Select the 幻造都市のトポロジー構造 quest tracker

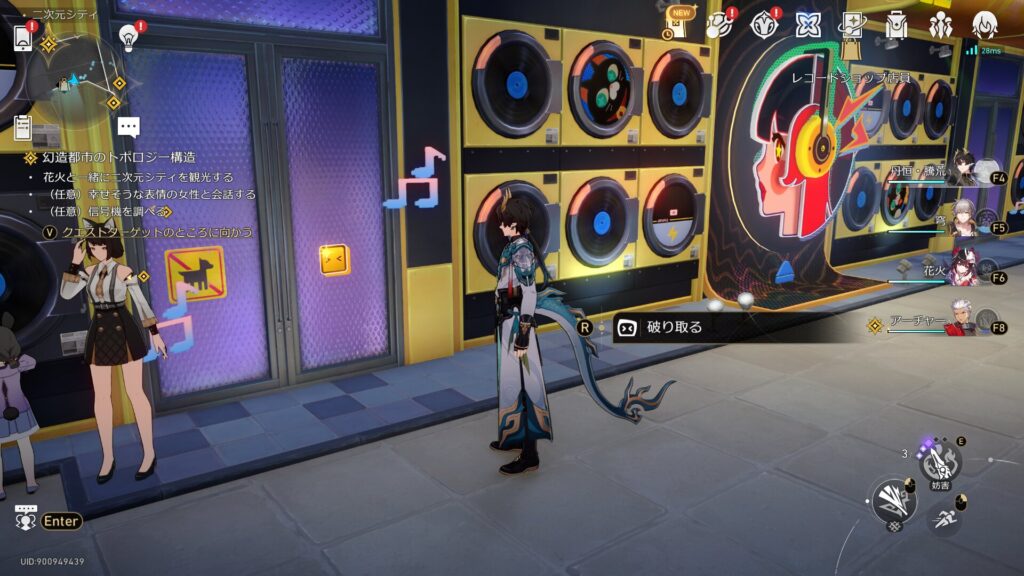118,157
